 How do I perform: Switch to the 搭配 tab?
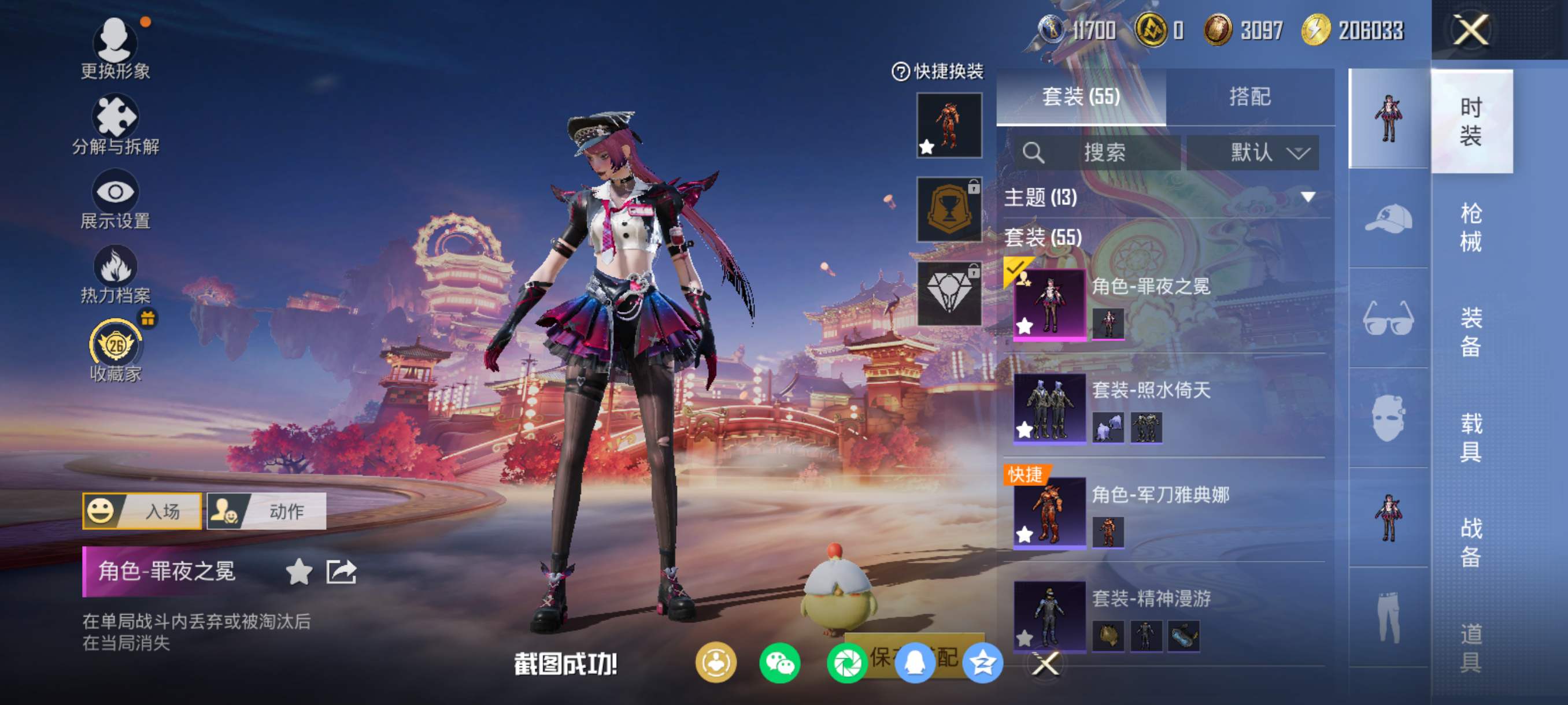pyautogui.click(x=1249, y=97)
